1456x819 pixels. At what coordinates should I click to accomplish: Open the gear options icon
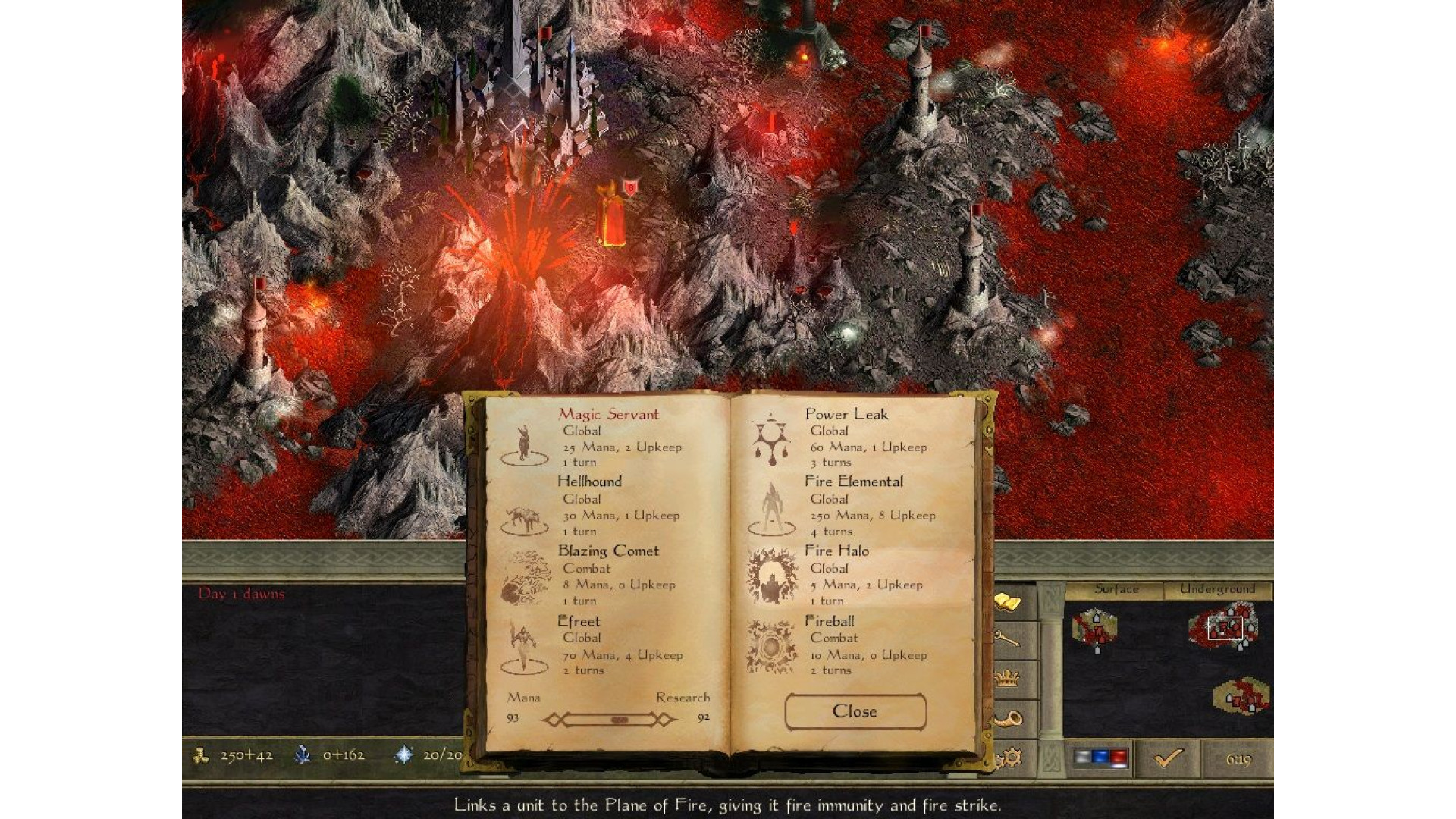(x=1011, y=757)
